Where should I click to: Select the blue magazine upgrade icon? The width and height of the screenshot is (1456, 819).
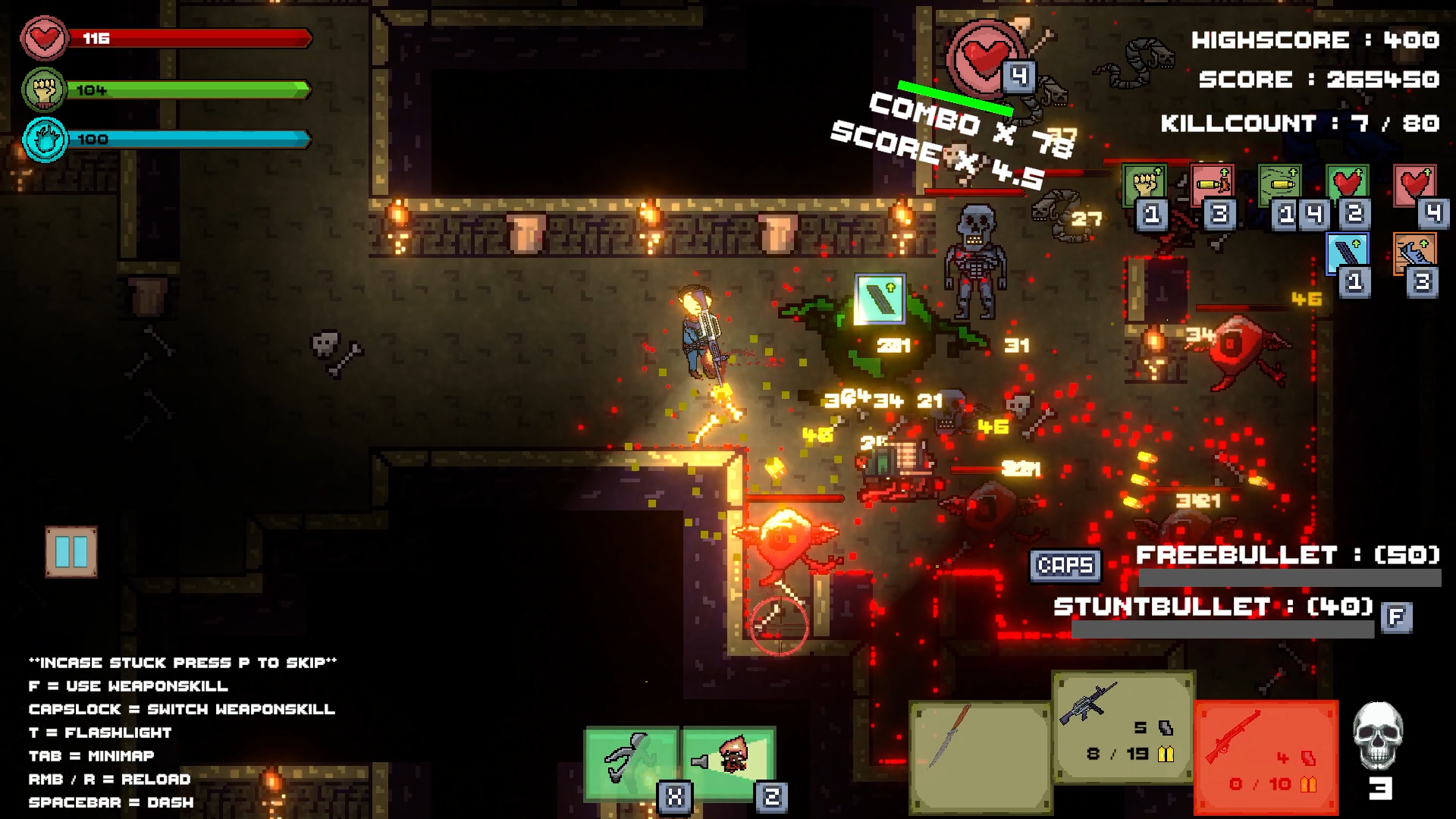(1348, 253)
